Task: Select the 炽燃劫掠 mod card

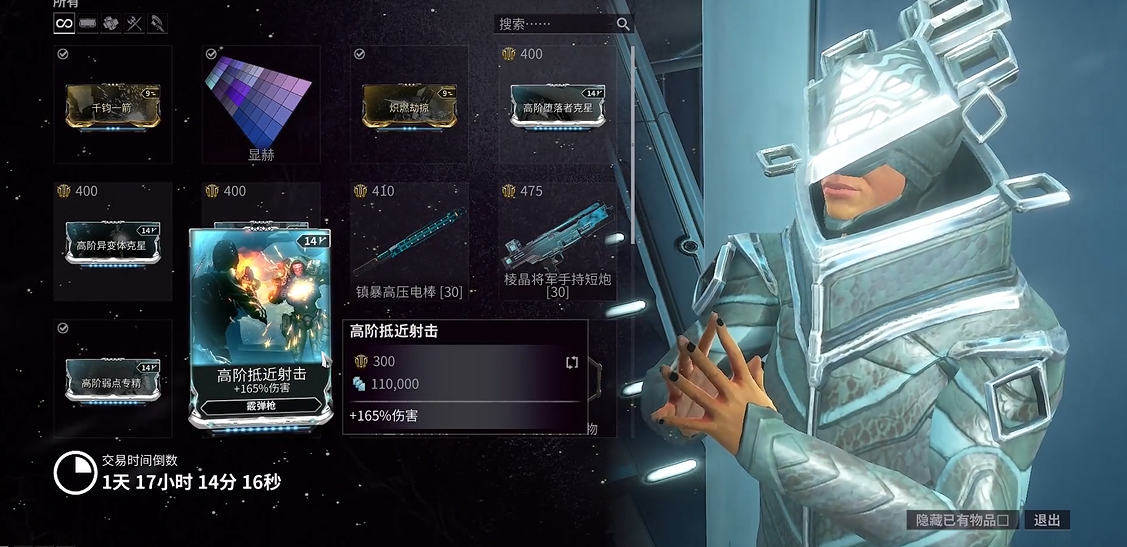Action: pyautogui.click(x=409, y=105)
